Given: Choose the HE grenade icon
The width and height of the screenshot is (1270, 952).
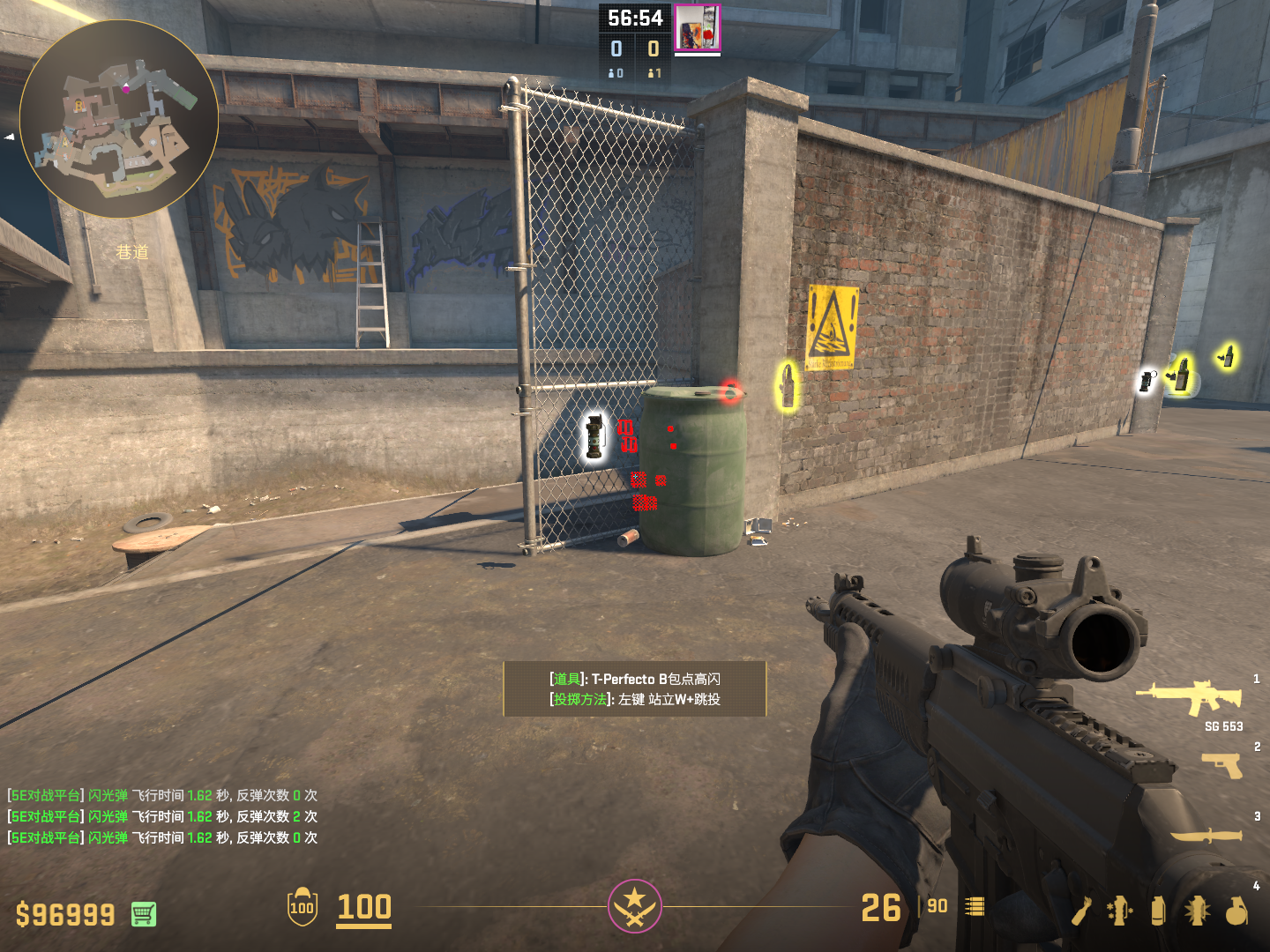Looking at the screenshot, I should click(1236, 911).
